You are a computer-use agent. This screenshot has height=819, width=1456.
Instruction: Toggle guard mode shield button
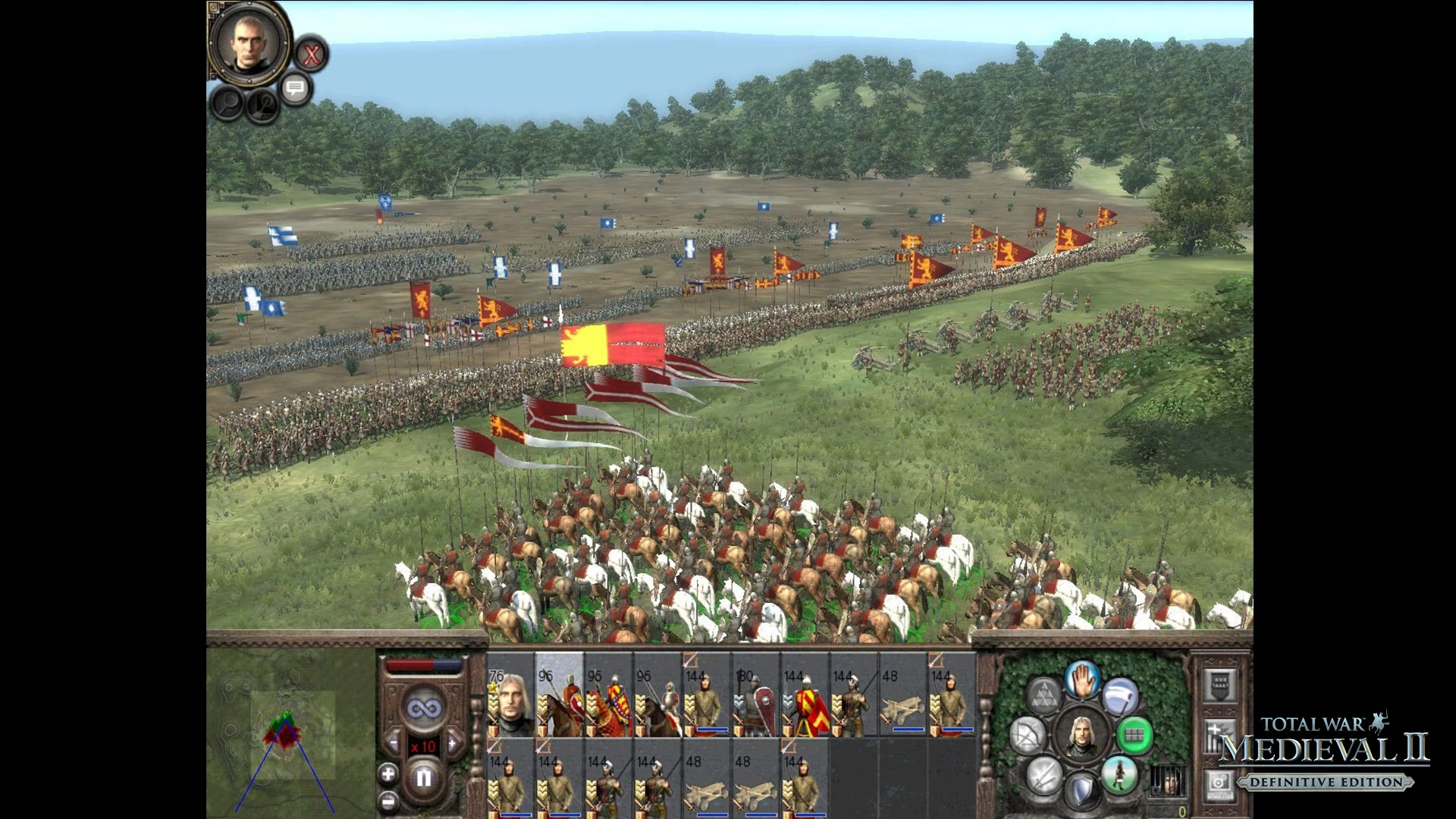click(1082, 791)
